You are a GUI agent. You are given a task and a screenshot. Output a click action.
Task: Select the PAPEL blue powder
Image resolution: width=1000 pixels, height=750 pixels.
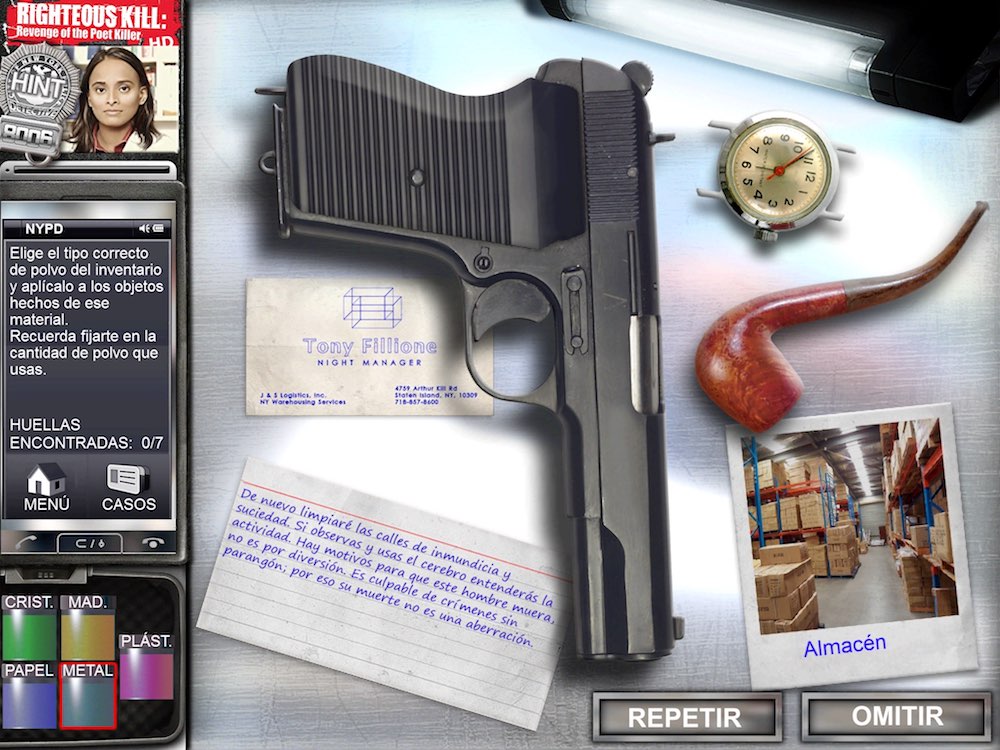point(30,695)
